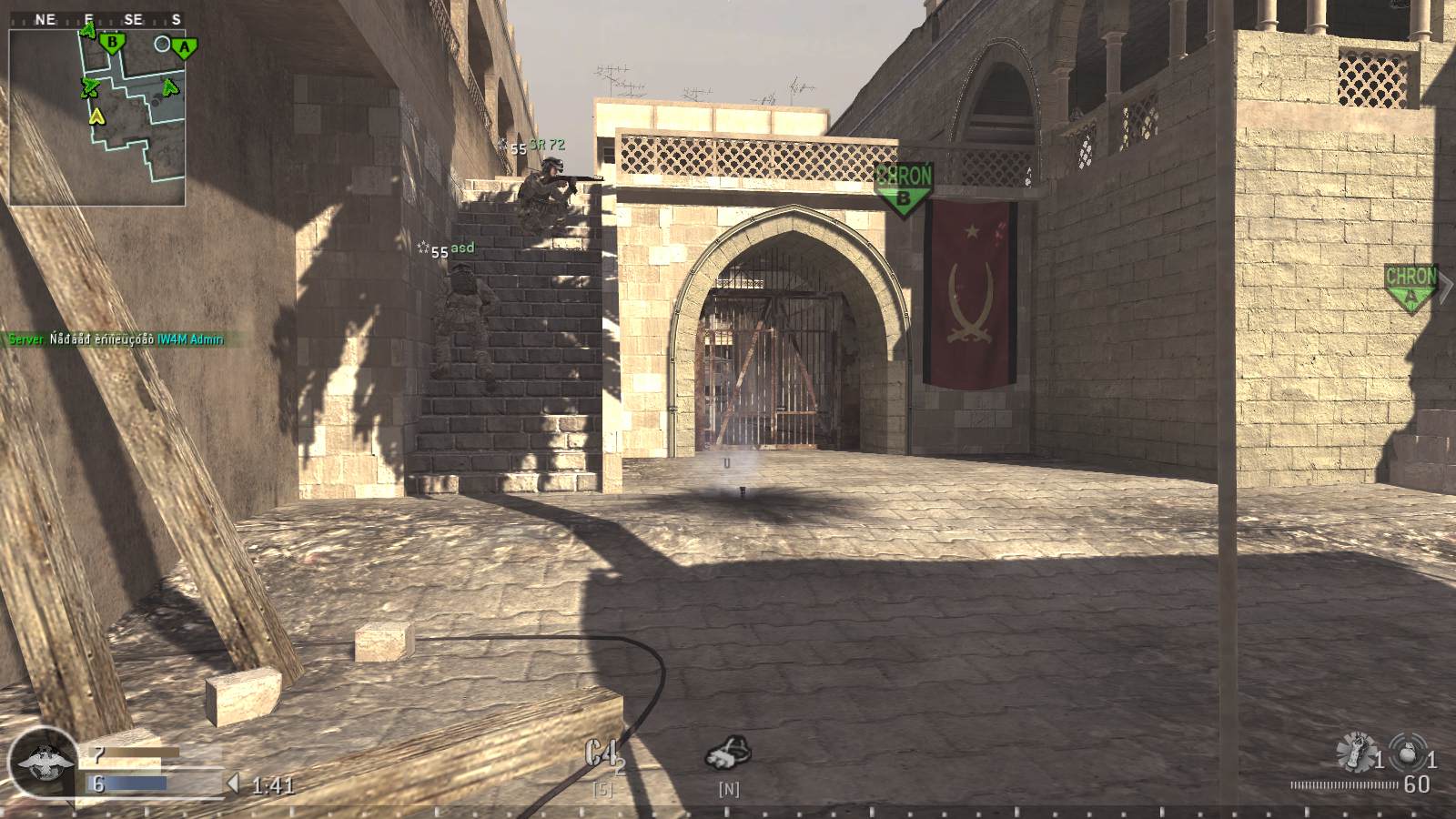Toggle the green teammate arrow near minimap top
Screen dimensions: 1456x819
coord(88,30)
